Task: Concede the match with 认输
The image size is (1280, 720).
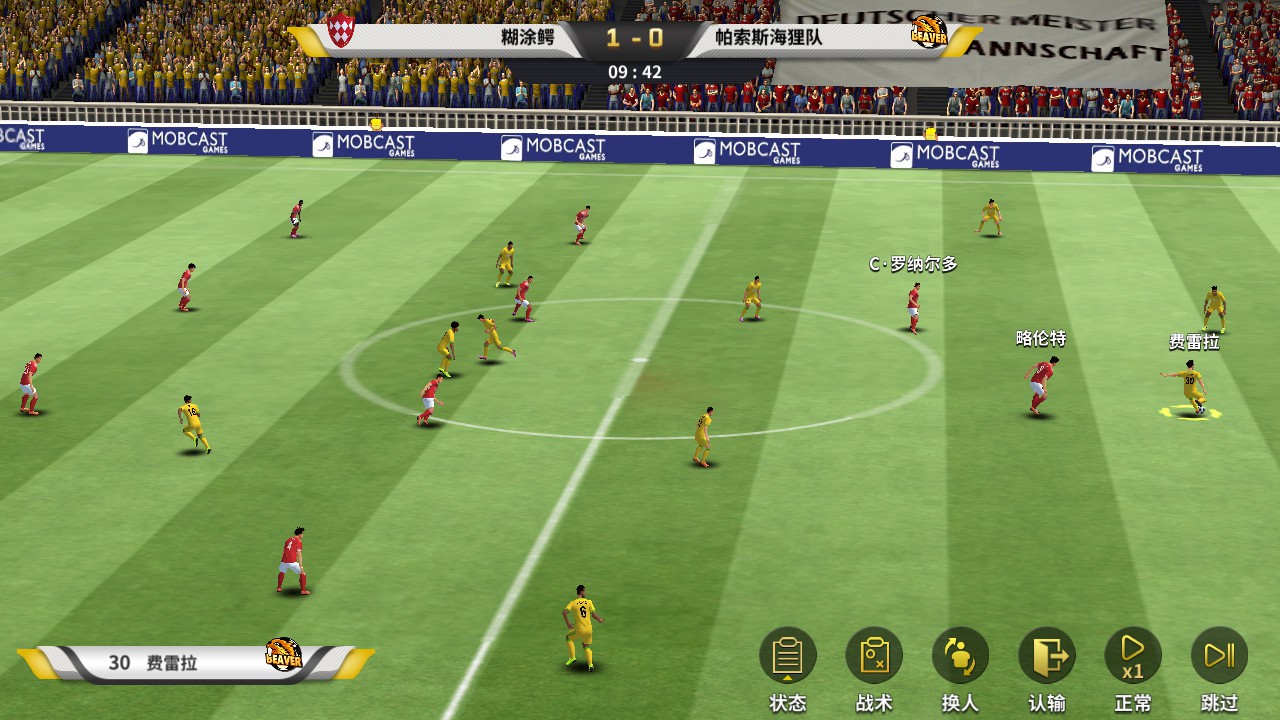Action: 1047,657
